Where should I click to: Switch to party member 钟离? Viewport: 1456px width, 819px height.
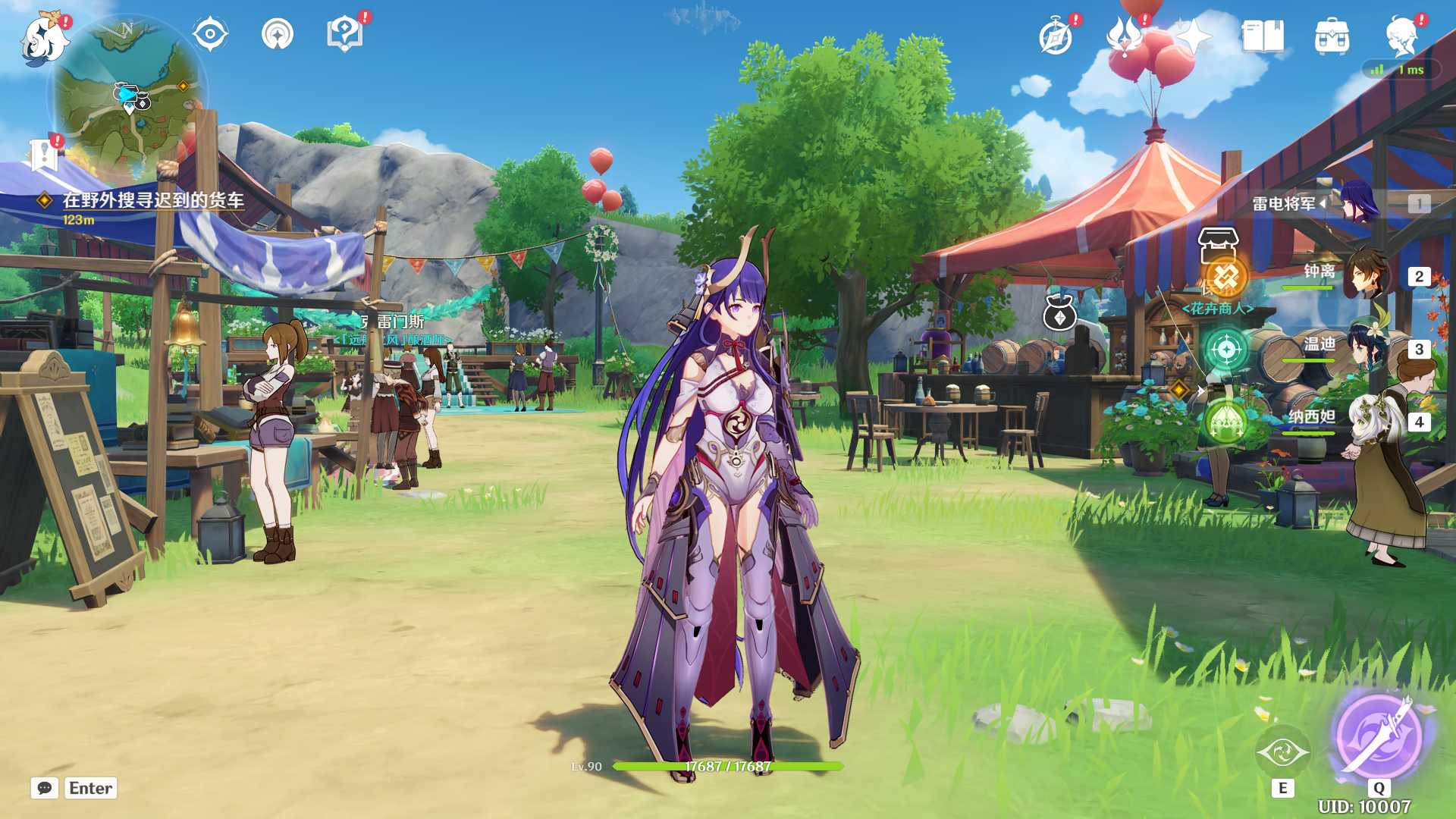click(1365, 276)
